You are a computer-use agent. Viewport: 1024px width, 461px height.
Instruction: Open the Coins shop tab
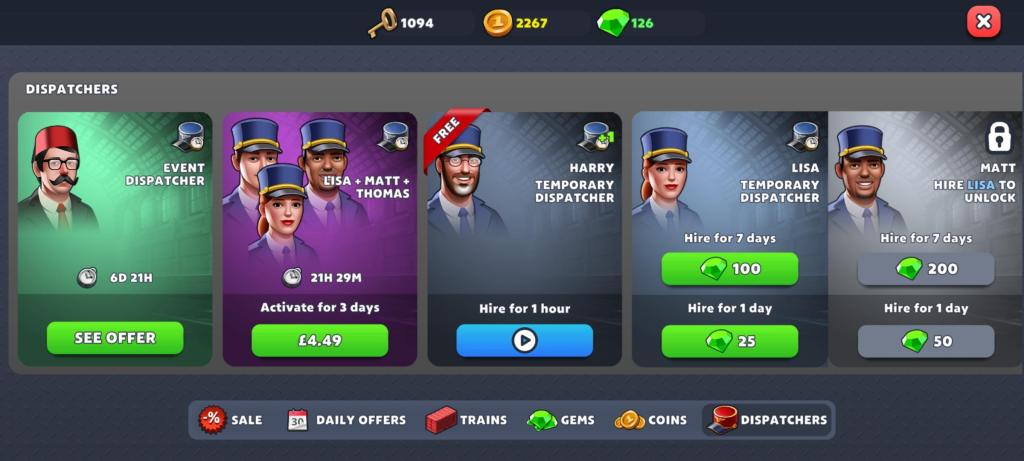(651, 420)
